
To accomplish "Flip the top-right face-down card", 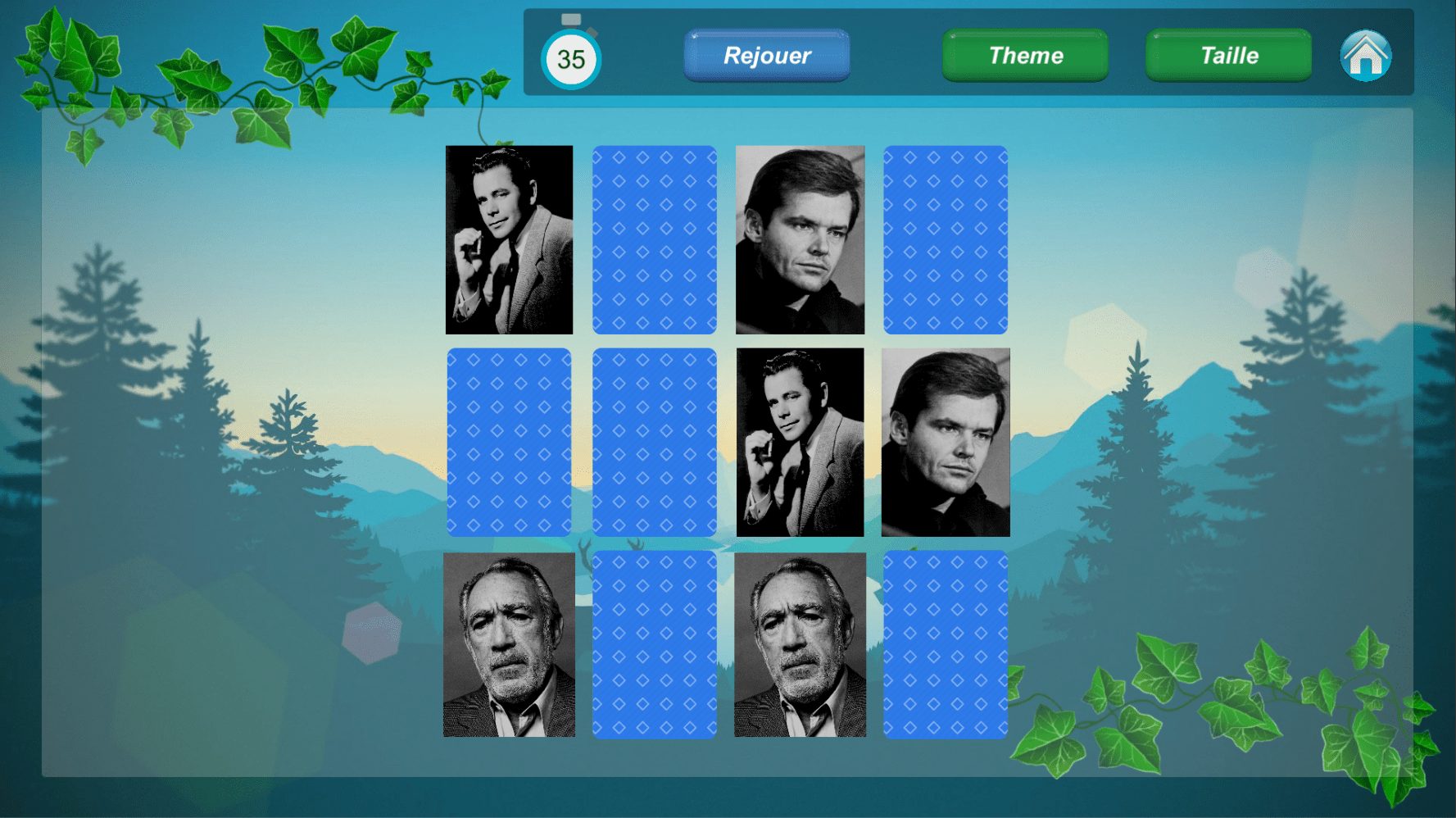I will click(x=946, y=239).
